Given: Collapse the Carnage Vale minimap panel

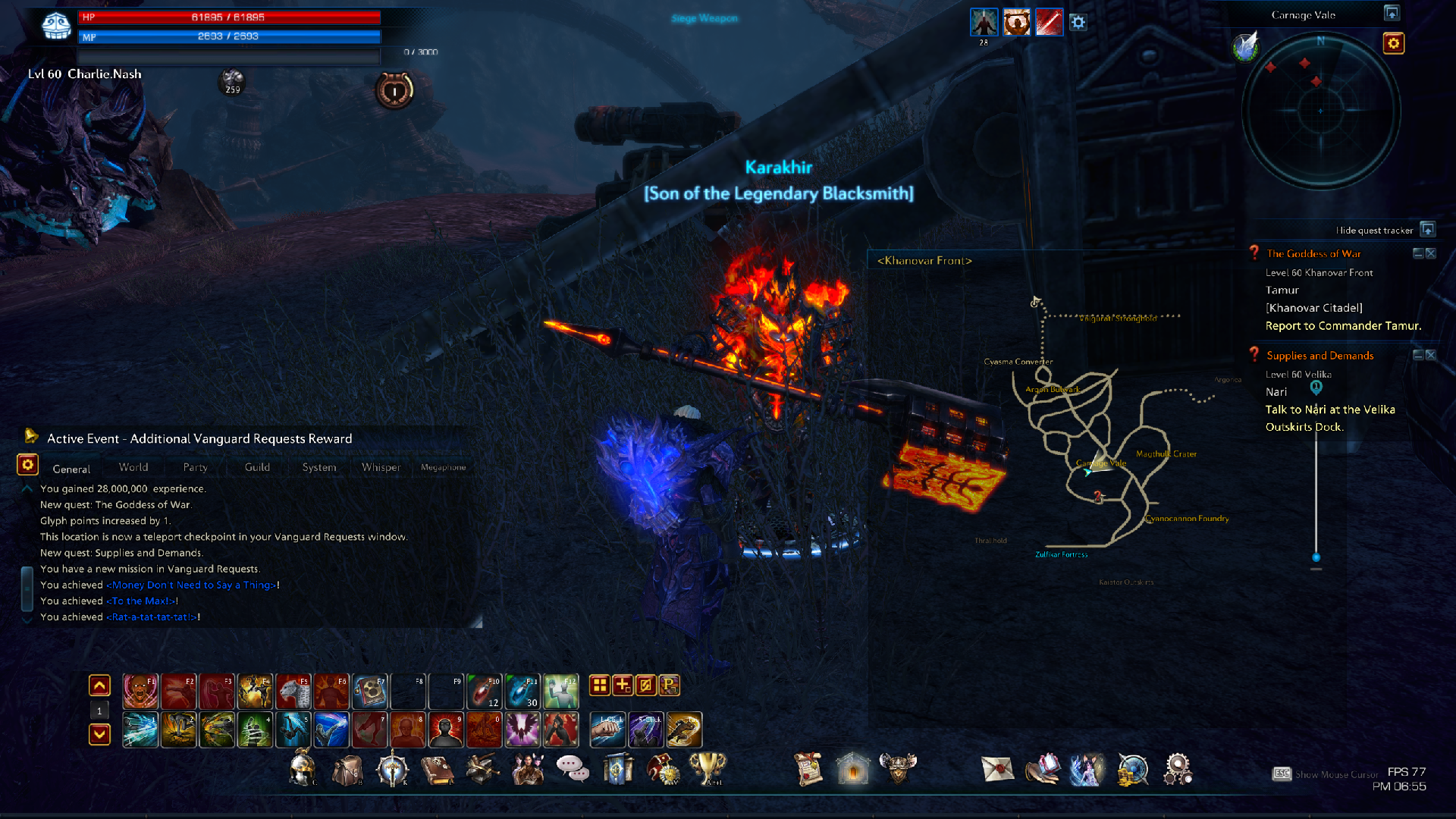Looking at the screenshot, I should pos(1392,14).
